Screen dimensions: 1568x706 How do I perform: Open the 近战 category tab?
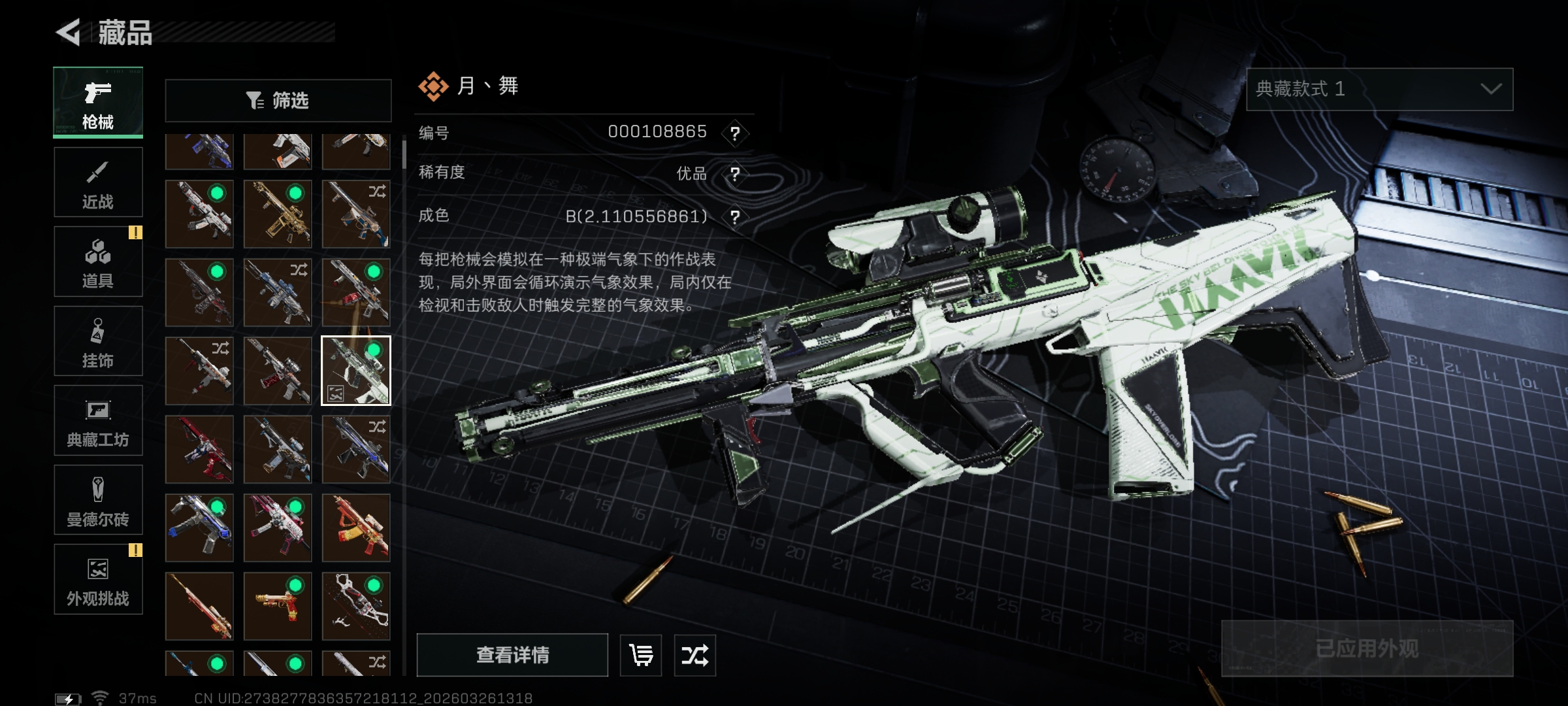point(98,182)
